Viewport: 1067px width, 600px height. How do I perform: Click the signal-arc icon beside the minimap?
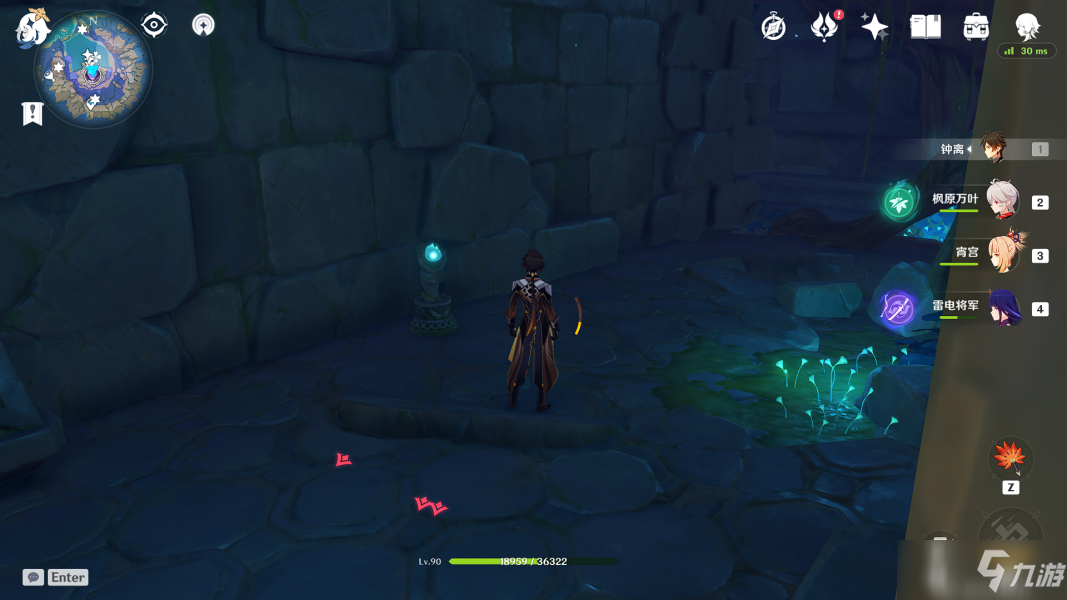(203, 25)
